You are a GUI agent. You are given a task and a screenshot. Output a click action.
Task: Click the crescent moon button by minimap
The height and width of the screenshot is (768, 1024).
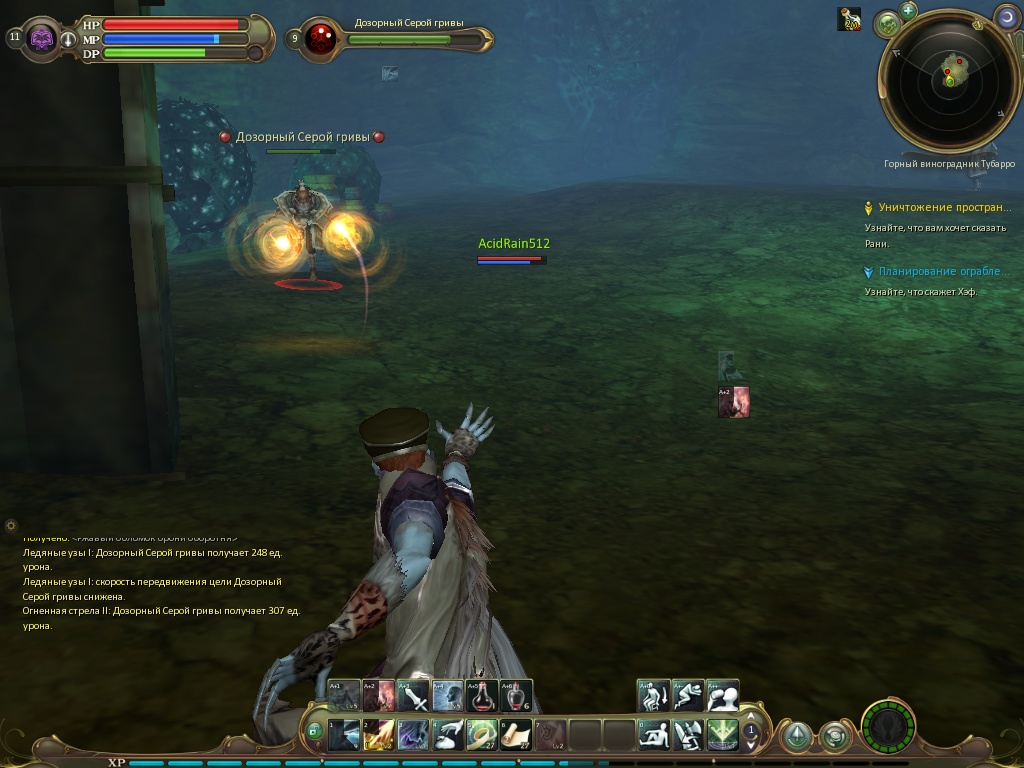coord(1005,17)
